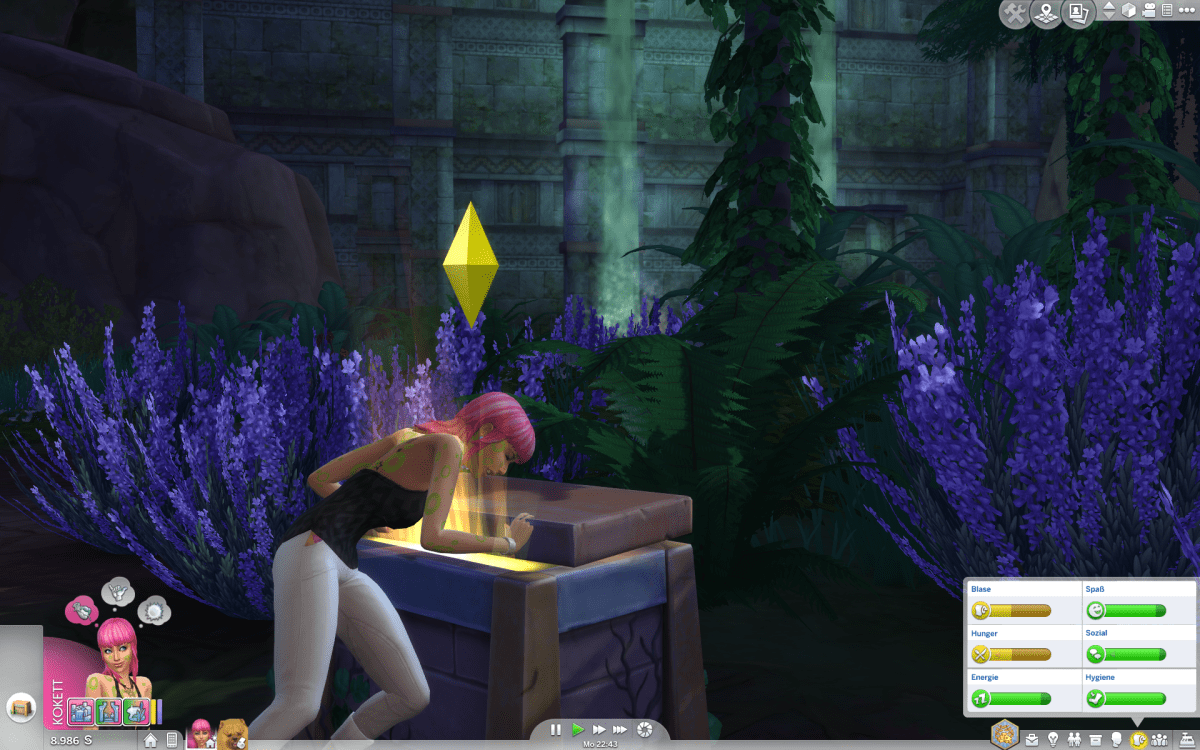Image resolution: width=1200 pixels, height=750 pixels.
Task: Open the world map travel button
Action: 1046,14
